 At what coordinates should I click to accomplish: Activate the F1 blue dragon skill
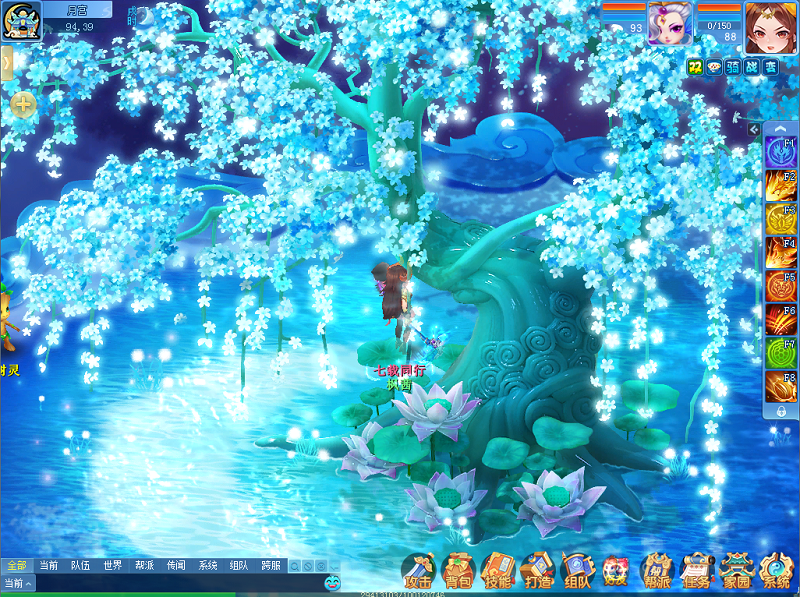[x=780, y=151]
